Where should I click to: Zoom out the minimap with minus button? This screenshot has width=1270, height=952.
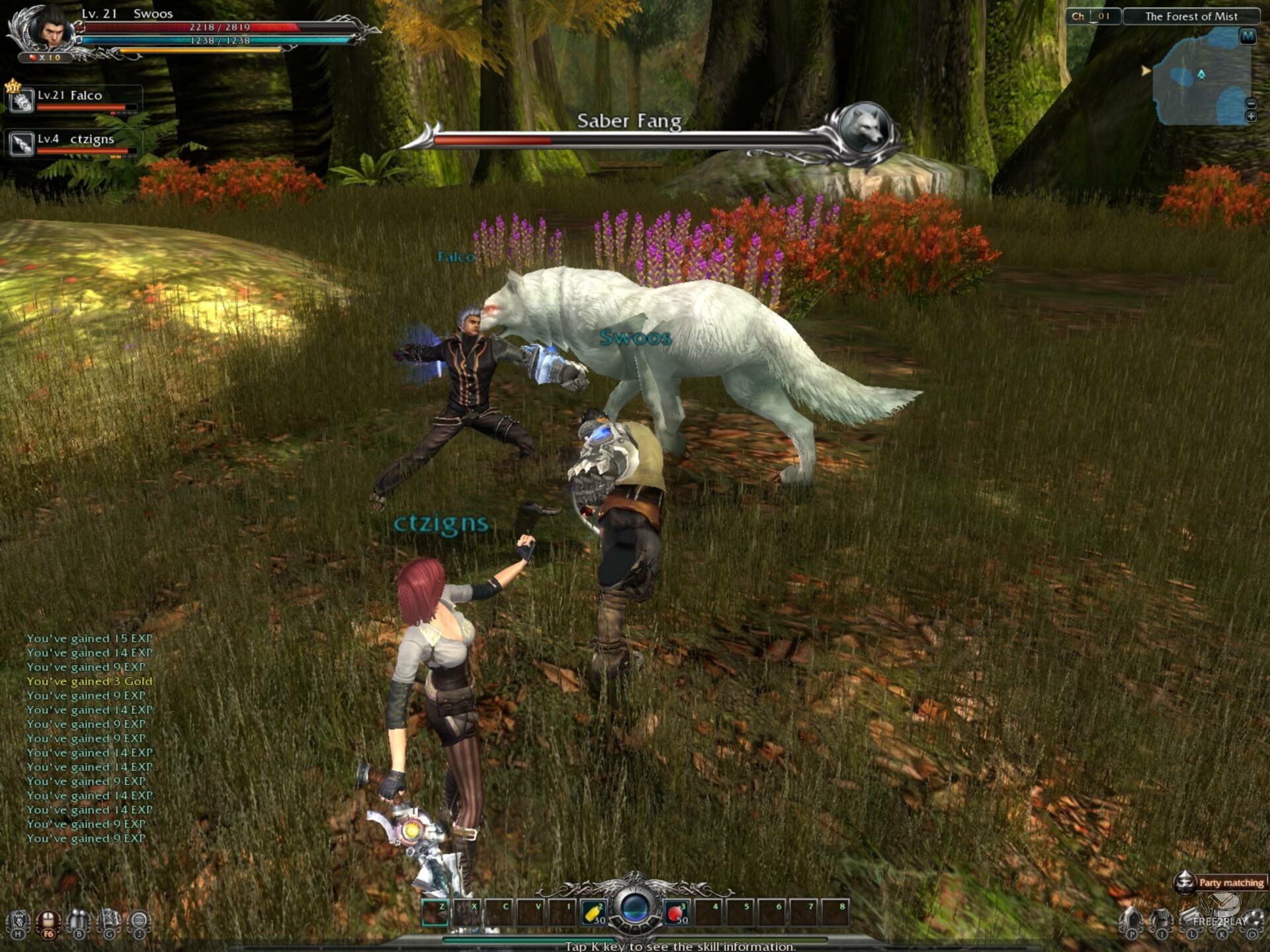click(x=1250, y=104)
